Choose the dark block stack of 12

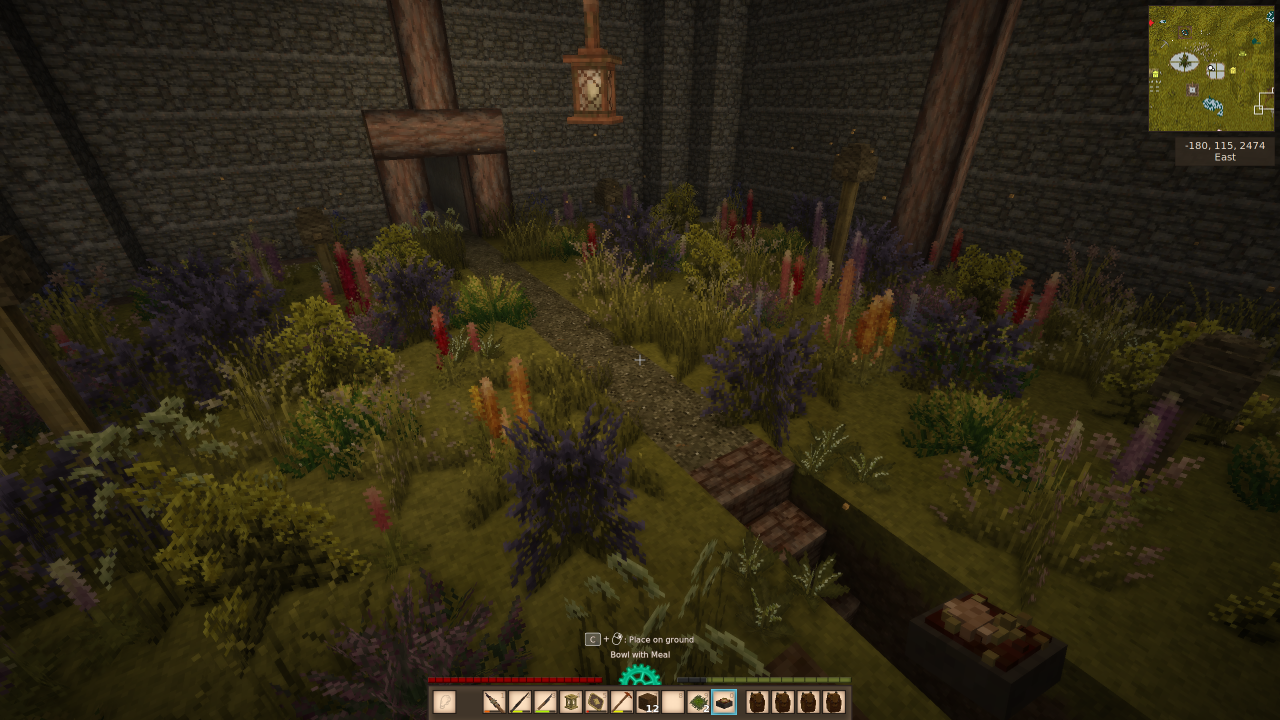click(x=647, y=702)
